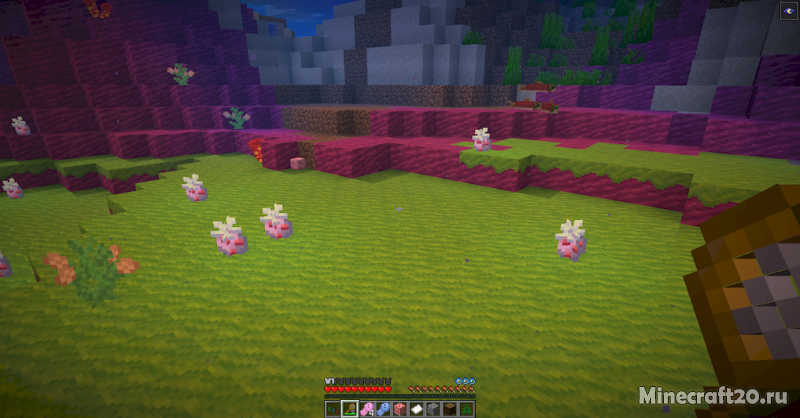Select the first hotbar slot item
The image size is (800, 418).
click(332, 409)
